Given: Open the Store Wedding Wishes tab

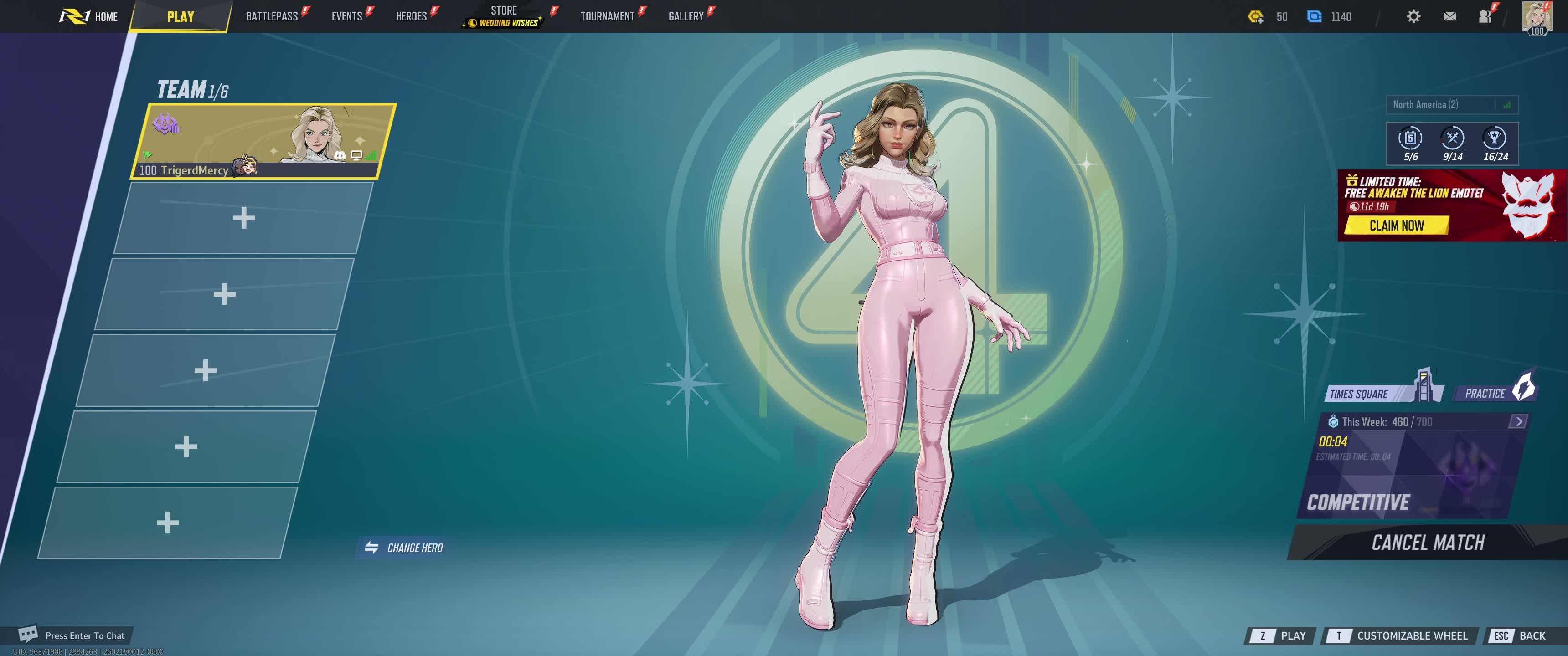Looking at the screenshot, I should click(504, 16).
